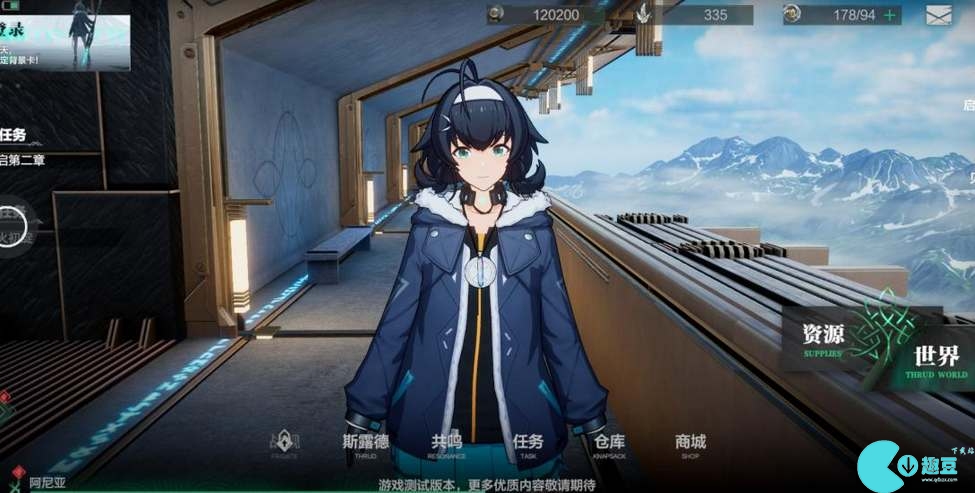
Task: Select the Frigate emblem icon
Action: [x=285, y=444]
